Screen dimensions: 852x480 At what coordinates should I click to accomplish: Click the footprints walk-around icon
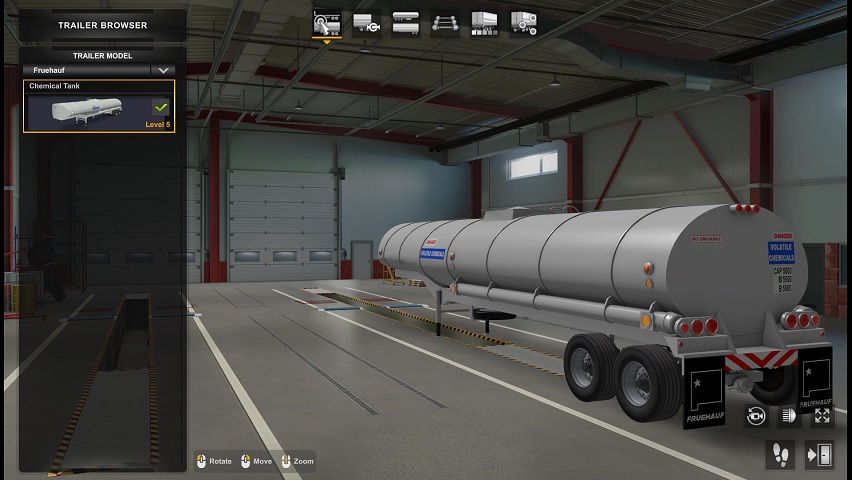(779, 455)
